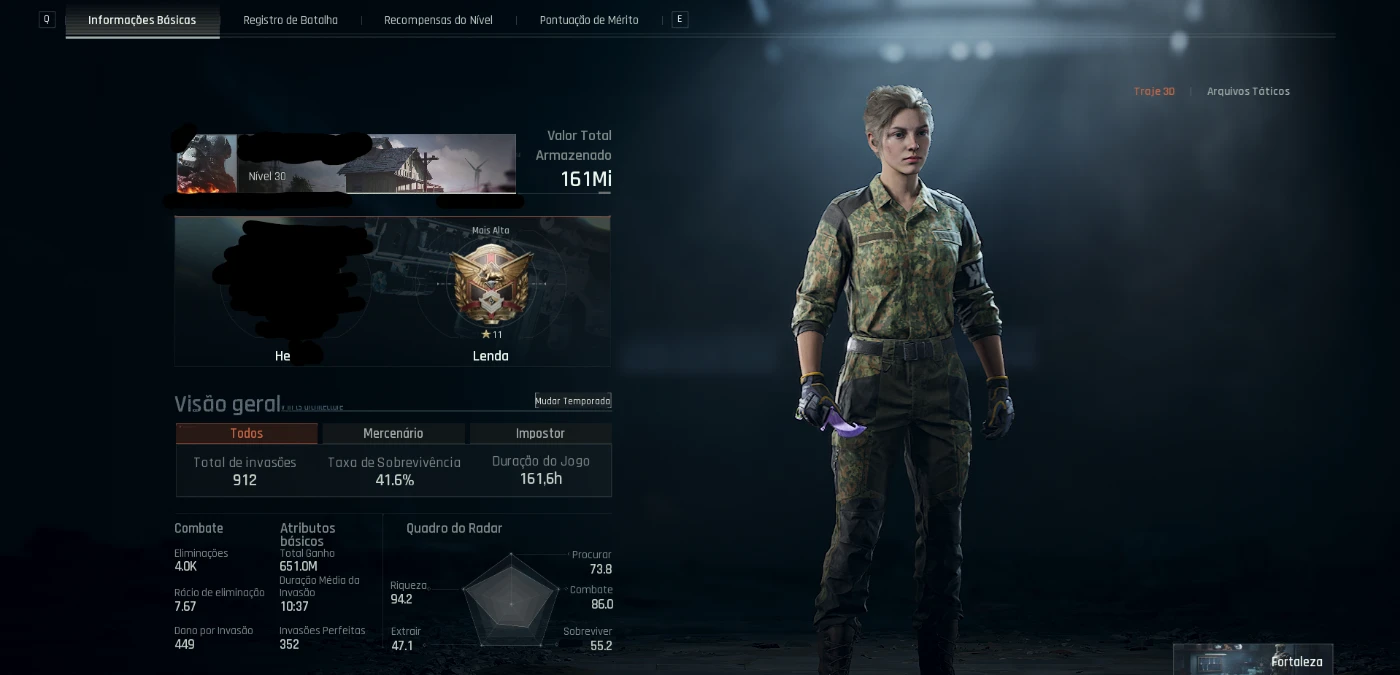Choose the Traje 3D view
This screenshot has width=1400, height=675.
pyautogui.click(x=1154, y=91)
